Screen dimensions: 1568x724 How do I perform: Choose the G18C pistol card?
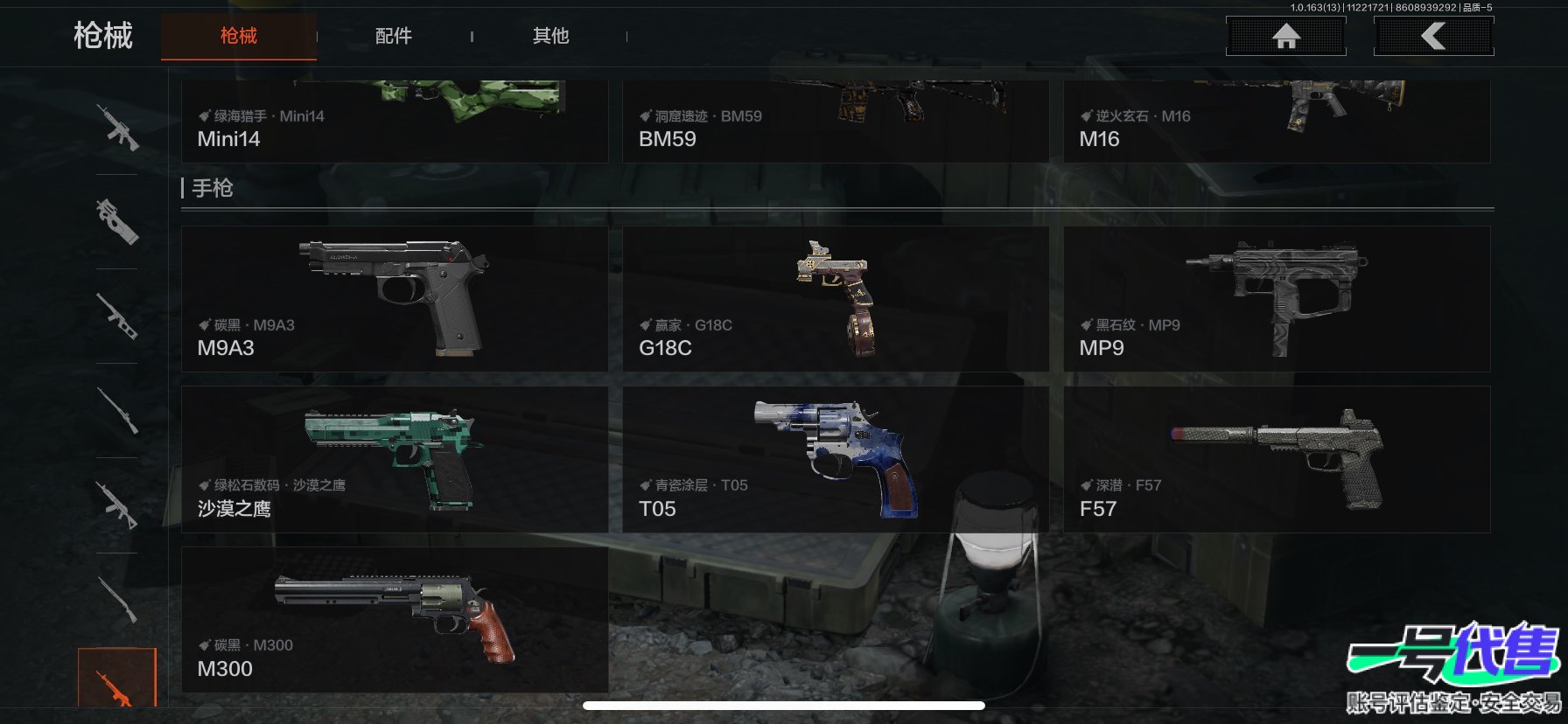pyautogui.click(x=835, y=299)
